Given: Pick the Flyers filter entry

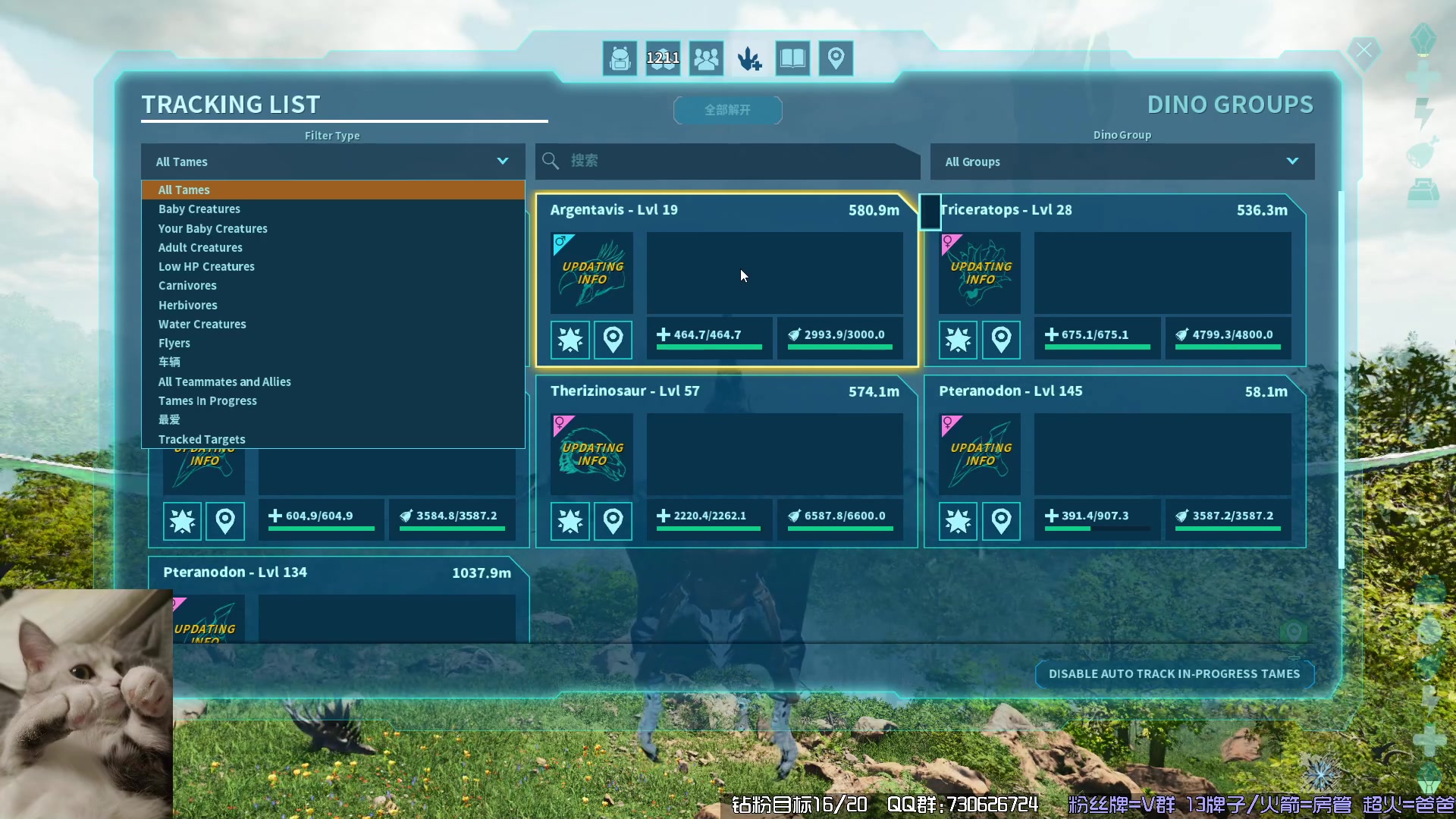Looking at the screenshot, I should [x=174, y=344].
